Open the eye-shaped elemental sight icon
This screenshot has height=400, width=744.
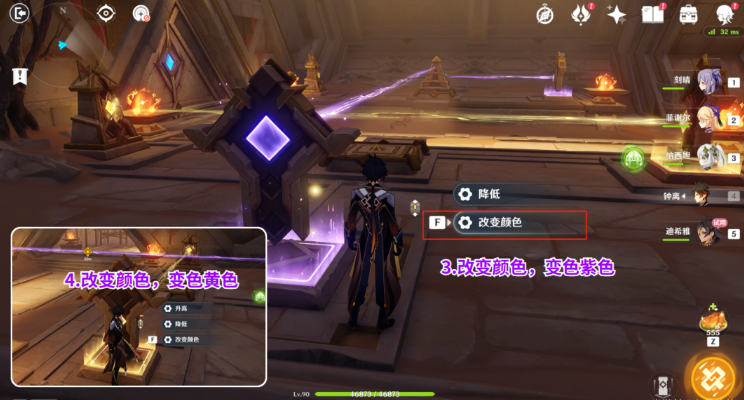coord(106,13)
